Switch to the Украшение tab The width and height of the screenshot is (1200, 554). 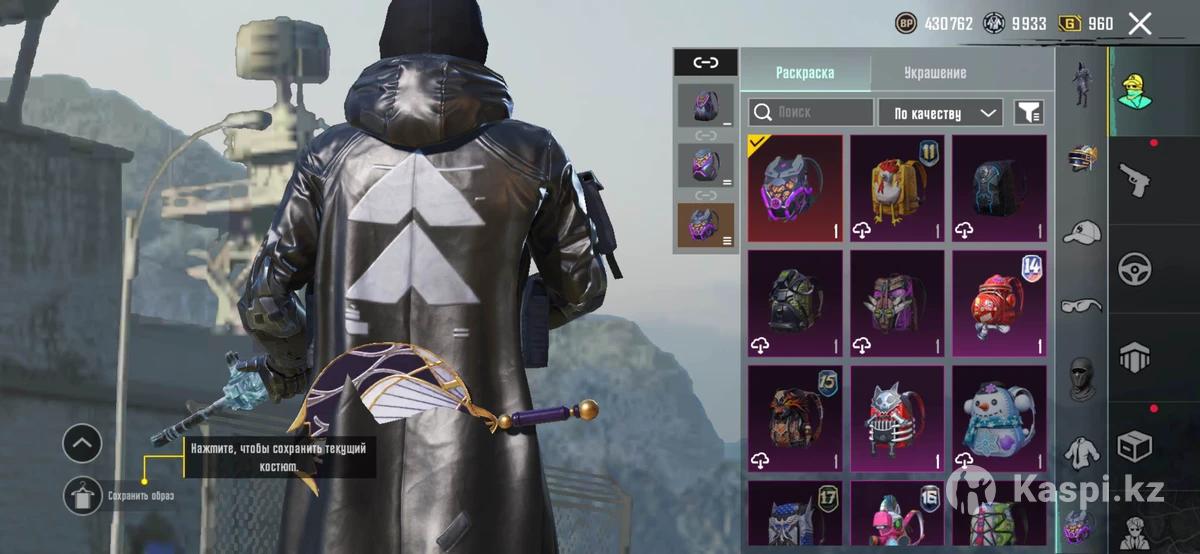[934, 73]
